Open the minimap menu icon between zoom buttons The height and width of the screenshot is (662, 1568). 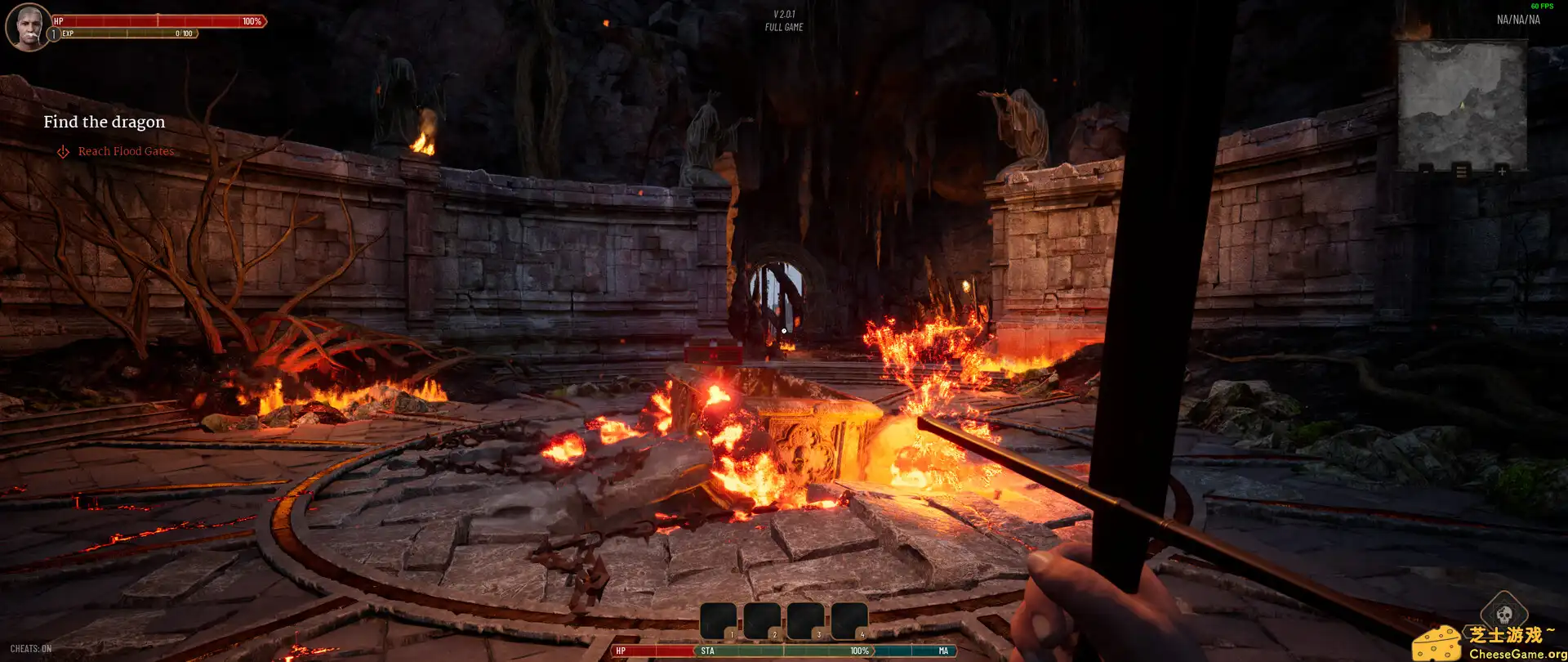click(1462, 171)
